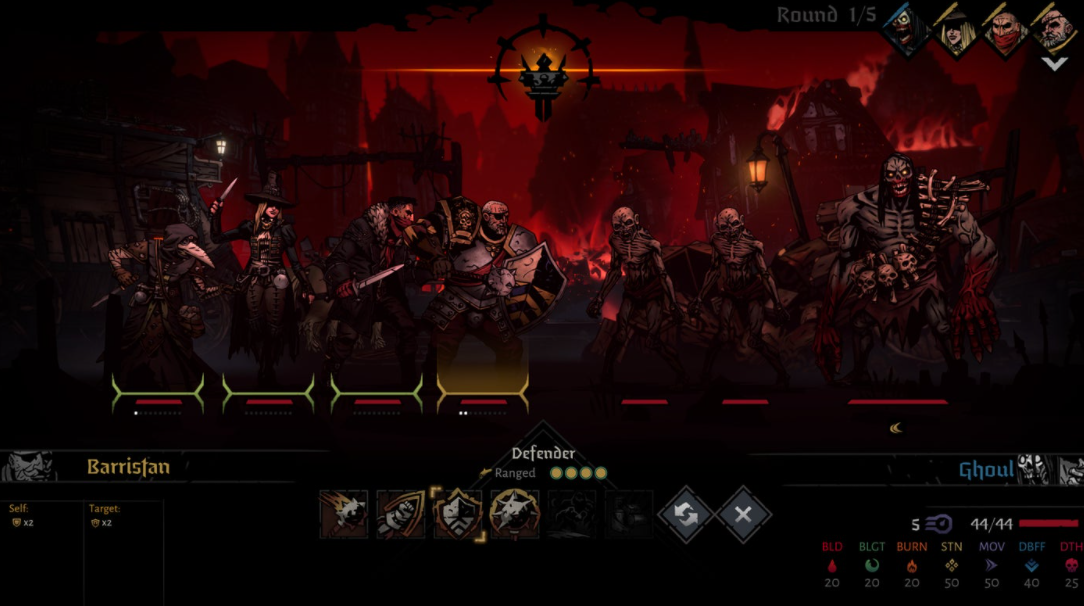This screenshot has height=606, width=1084.
Task: Choose the spiked mace skill icon
Action: [x=515, y=514]
